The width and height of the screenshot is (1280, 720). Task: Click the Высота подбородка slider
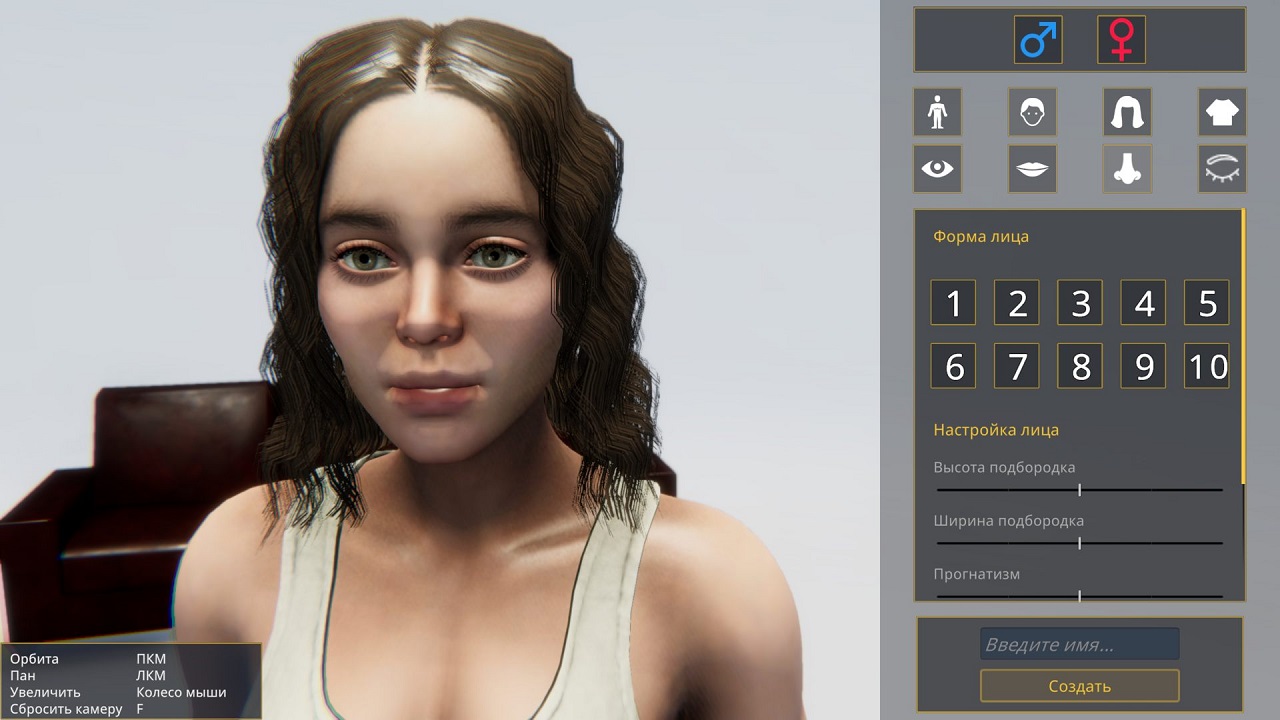[x=1079, y=490]
